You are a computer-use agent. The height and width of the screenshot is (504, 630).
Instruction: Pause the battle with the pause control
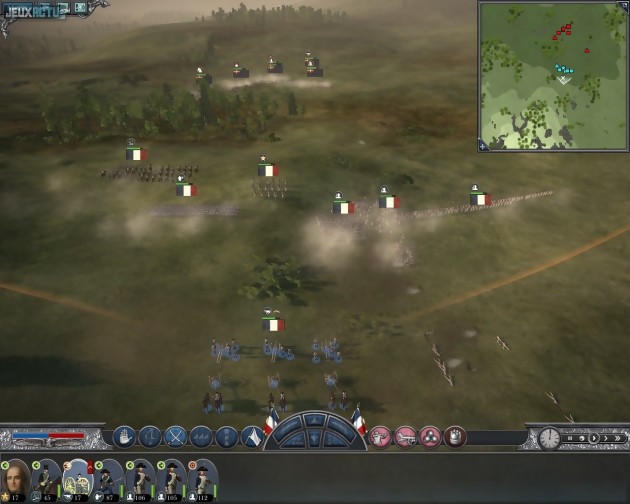(572, 437)
